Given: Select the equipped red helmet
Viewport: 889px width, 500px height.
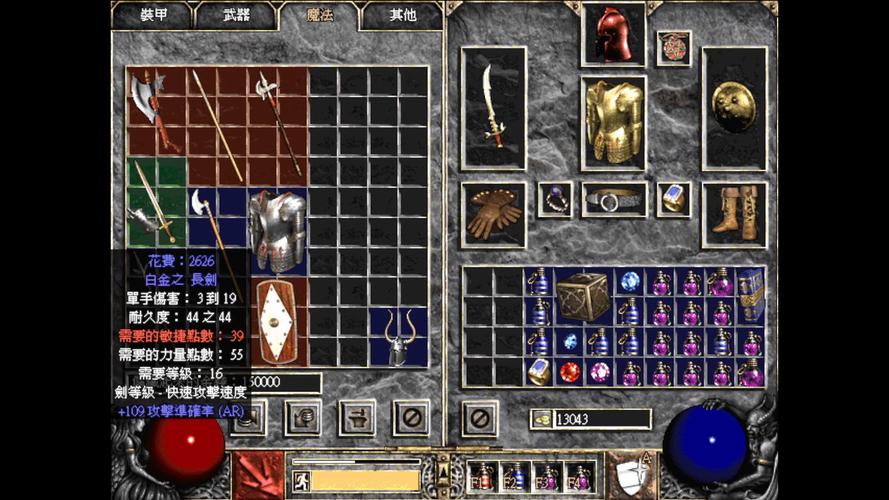Looking at the screenshot, I should click(x=612, y=34).
